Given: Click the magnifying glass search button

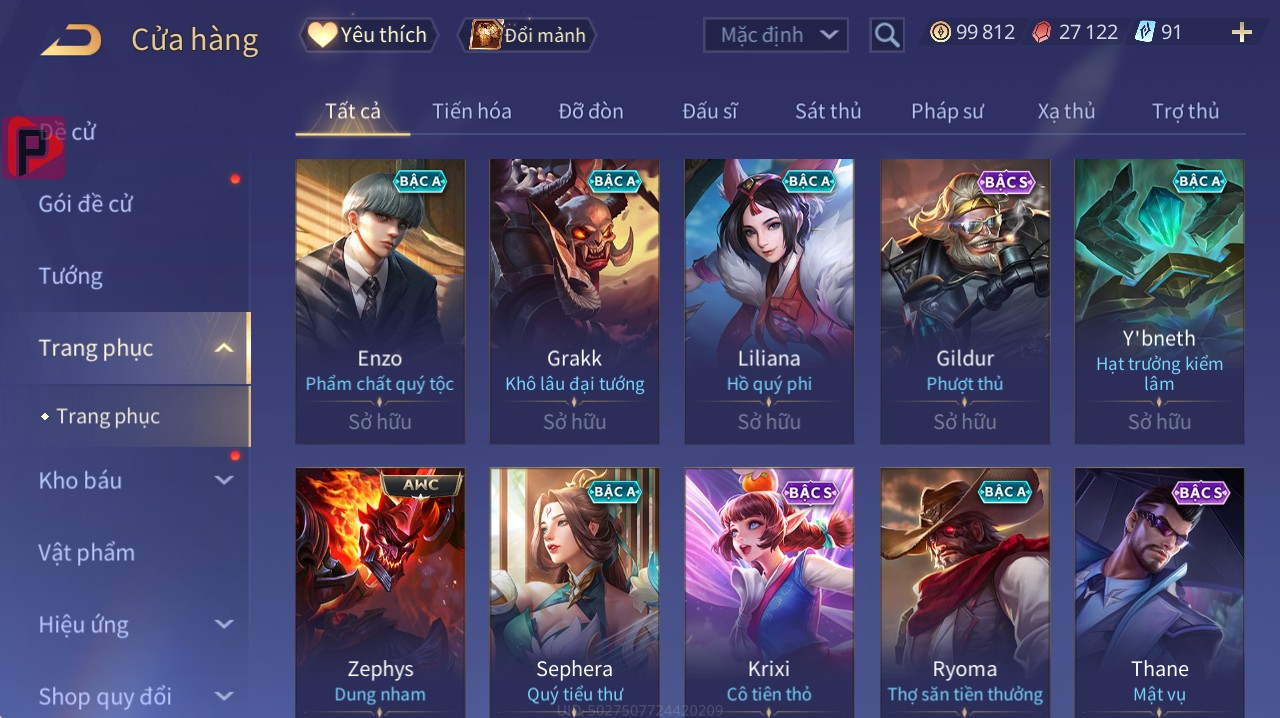Looking at the screenshot, I should pyautogui.click(x=886, y=35).
